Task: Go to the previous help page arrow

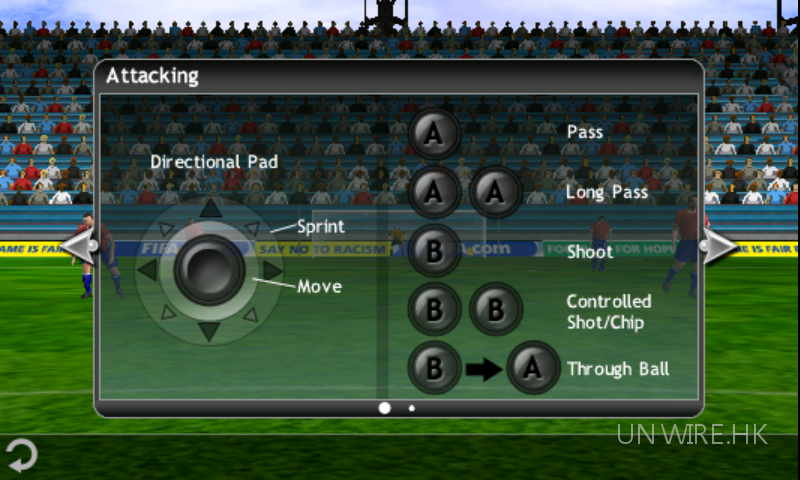Action: click(x=78, y=245)
